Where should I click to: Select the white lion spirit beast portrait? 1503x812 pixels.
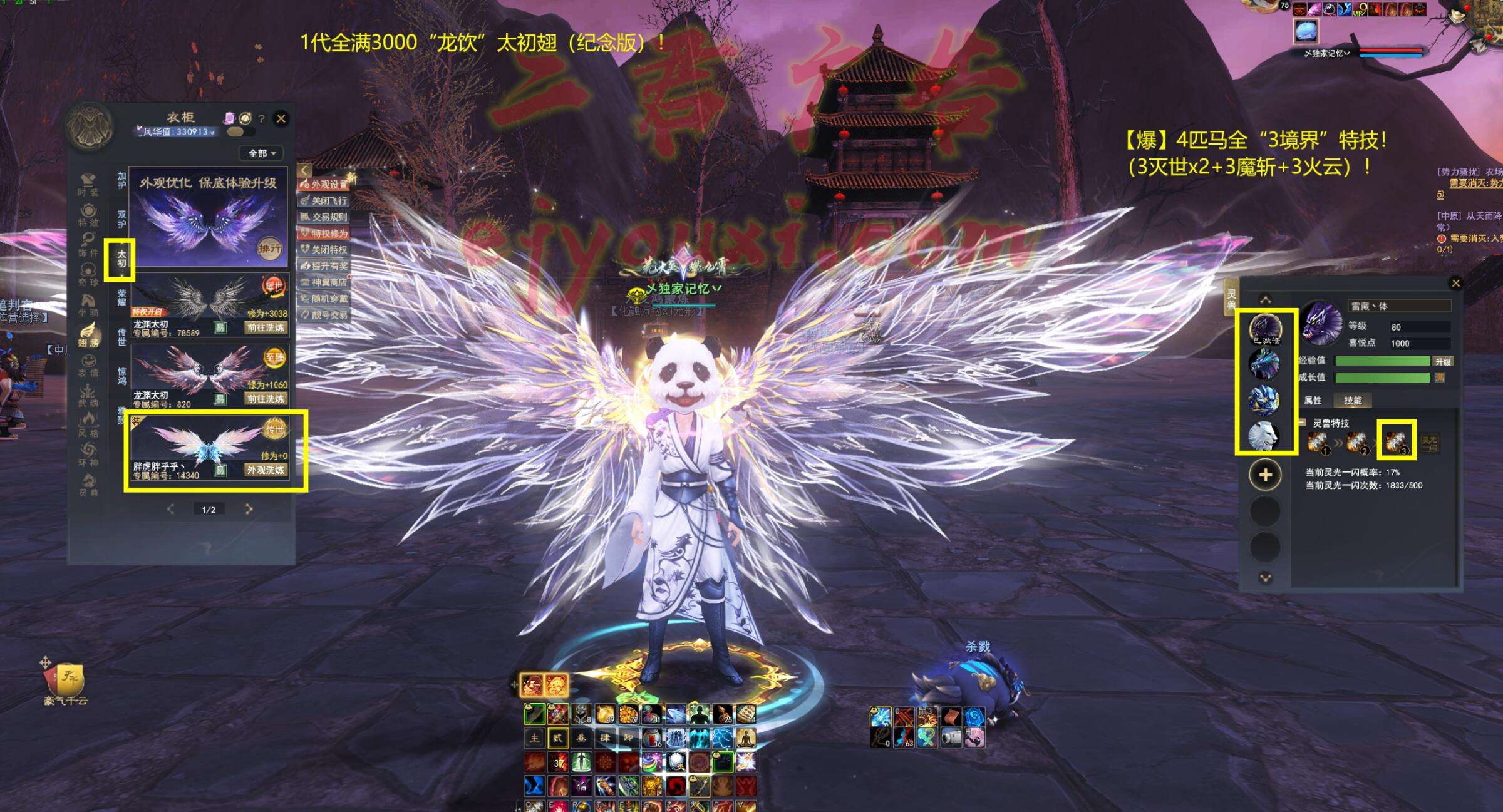pyautogui.click(x=1264, y=435)
